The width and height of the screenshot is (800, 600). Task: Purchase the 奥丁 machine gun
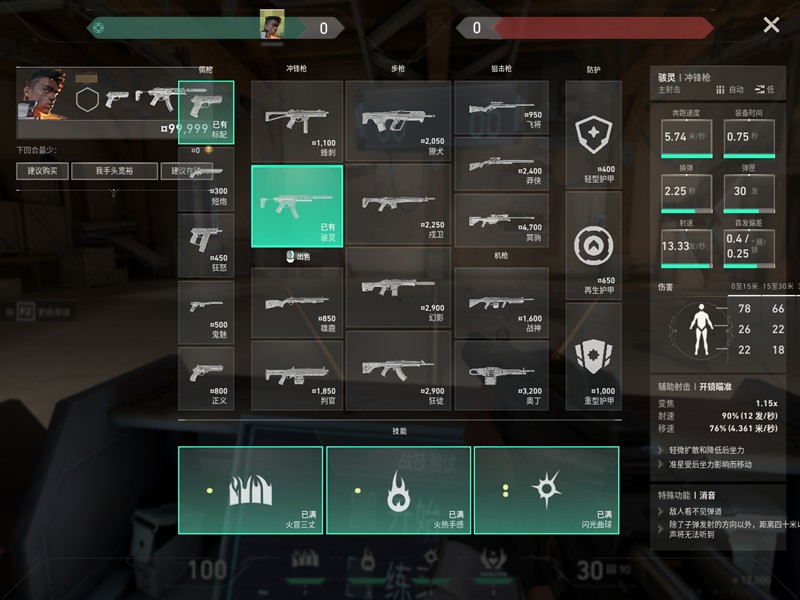501,370
